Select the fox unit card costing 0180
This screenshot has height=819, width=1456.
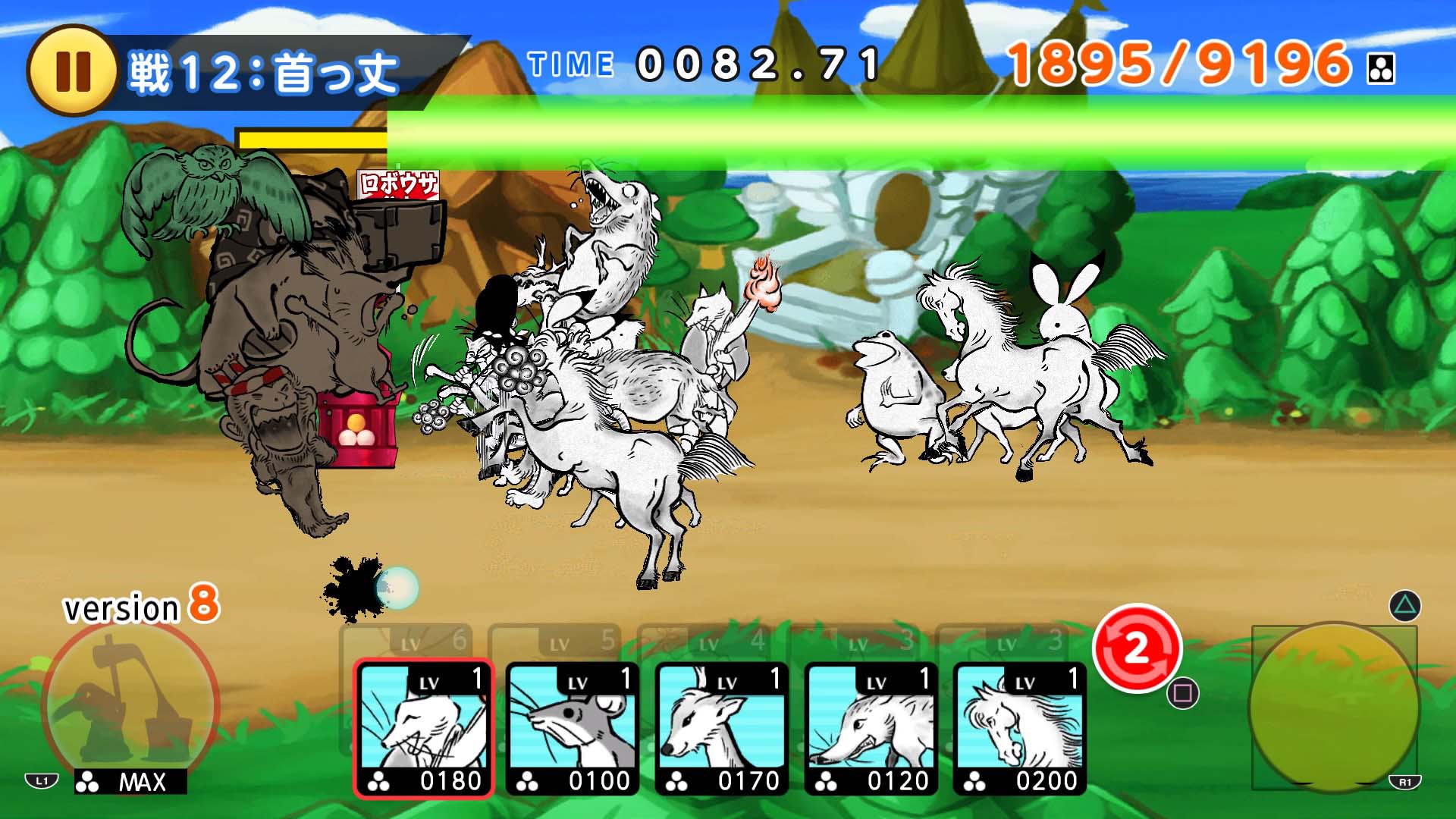click(x=421, y=724)
